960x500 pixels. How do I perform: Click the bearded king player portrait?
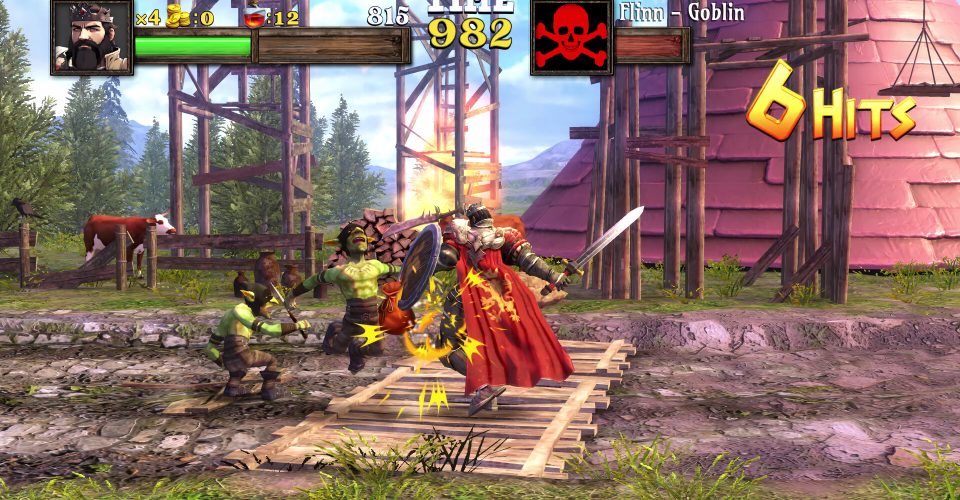[91, 36]
